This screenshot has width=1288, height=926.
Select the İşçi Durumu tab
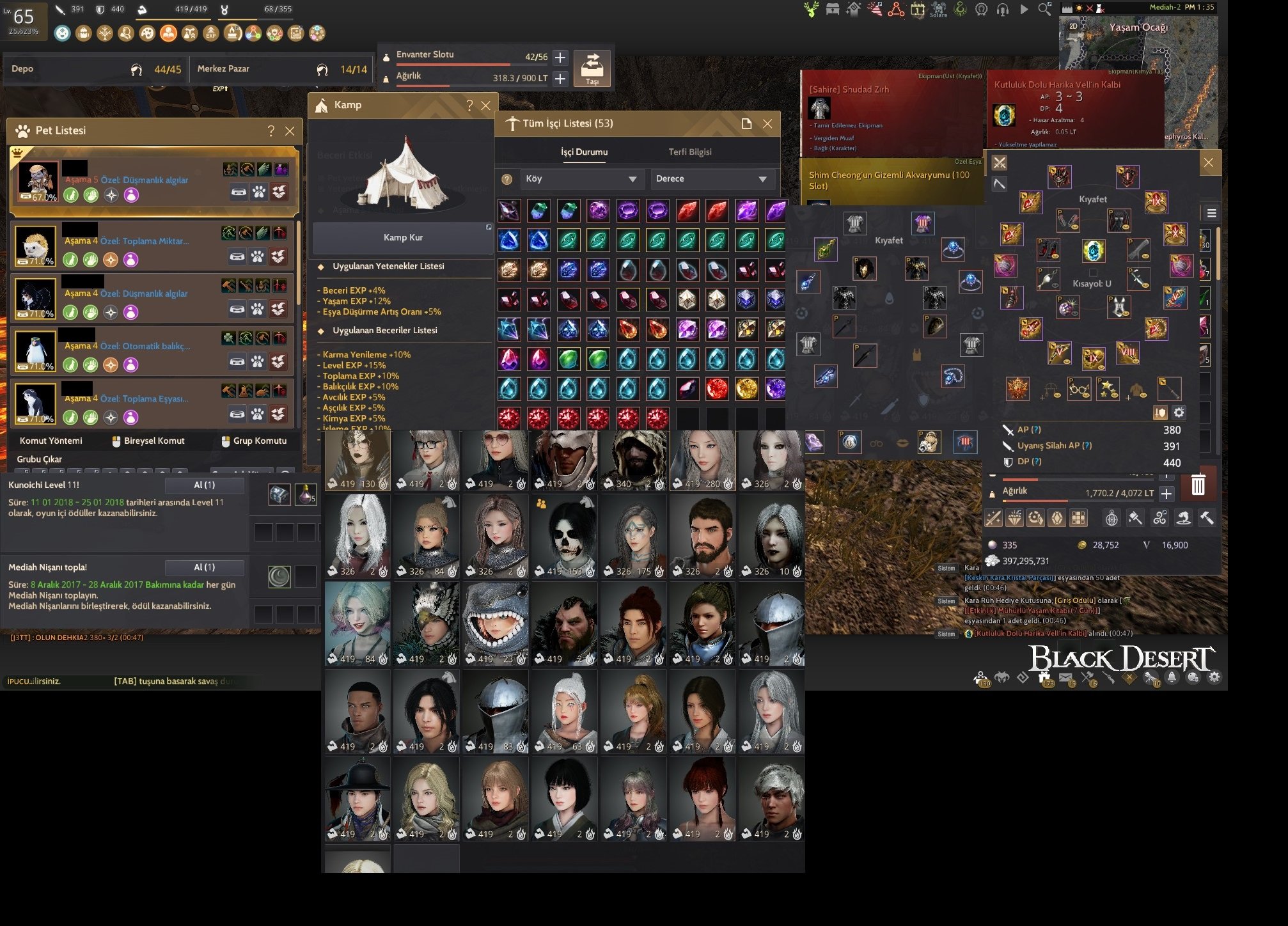click(584, 152)
